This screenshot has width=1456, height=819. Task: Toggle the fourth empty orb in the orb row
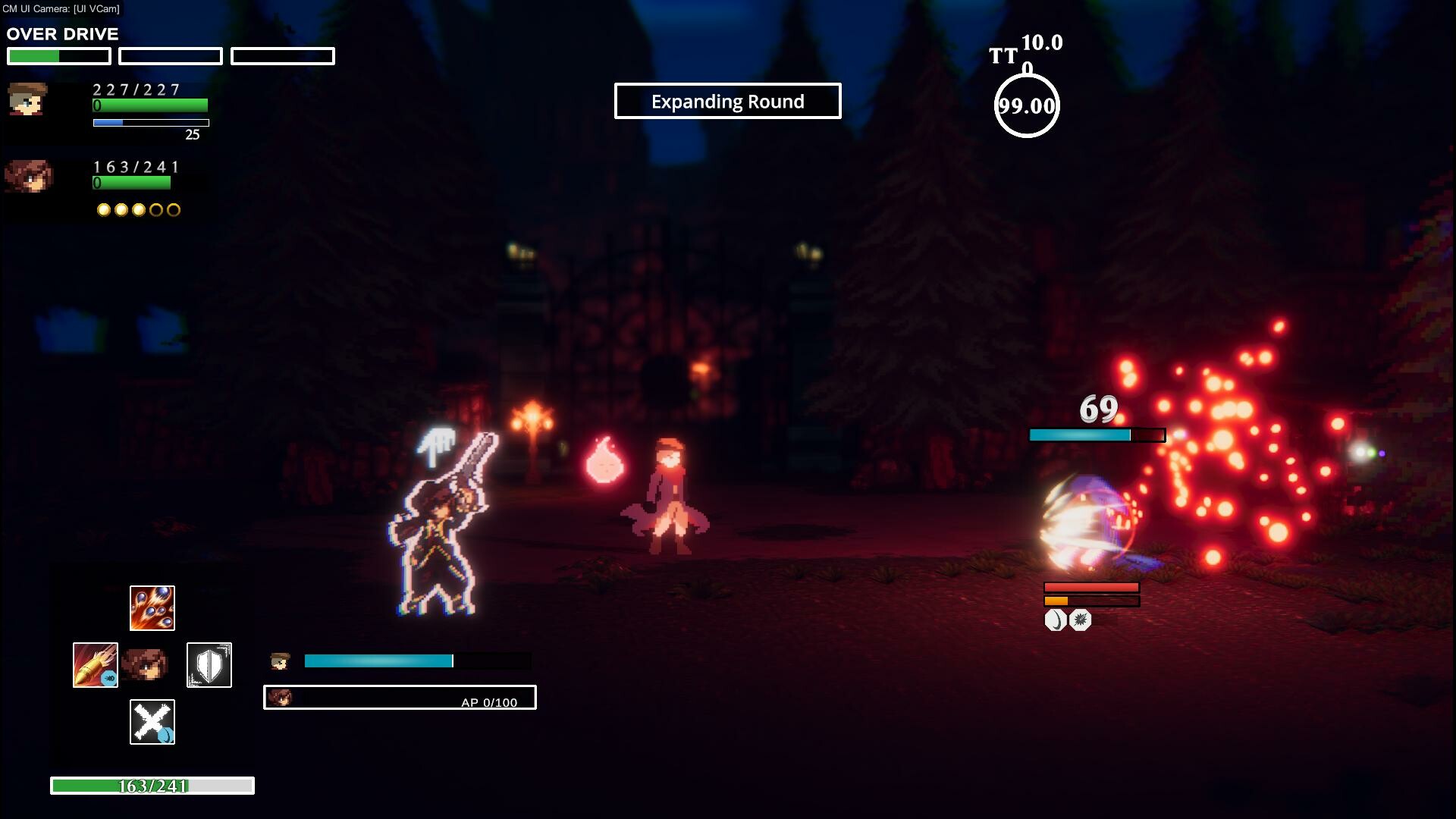point(157,210)
